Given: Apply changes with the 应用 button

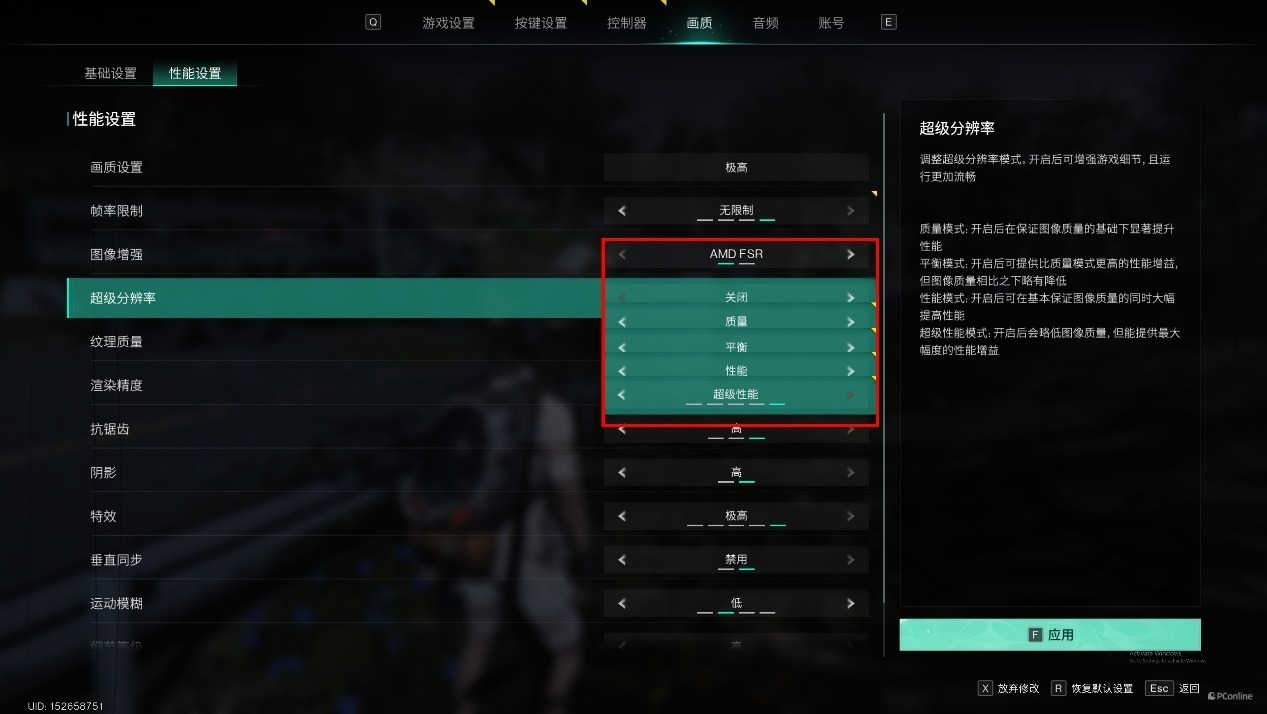Looking at the screenshot, I should click(x=1049, y=635).
